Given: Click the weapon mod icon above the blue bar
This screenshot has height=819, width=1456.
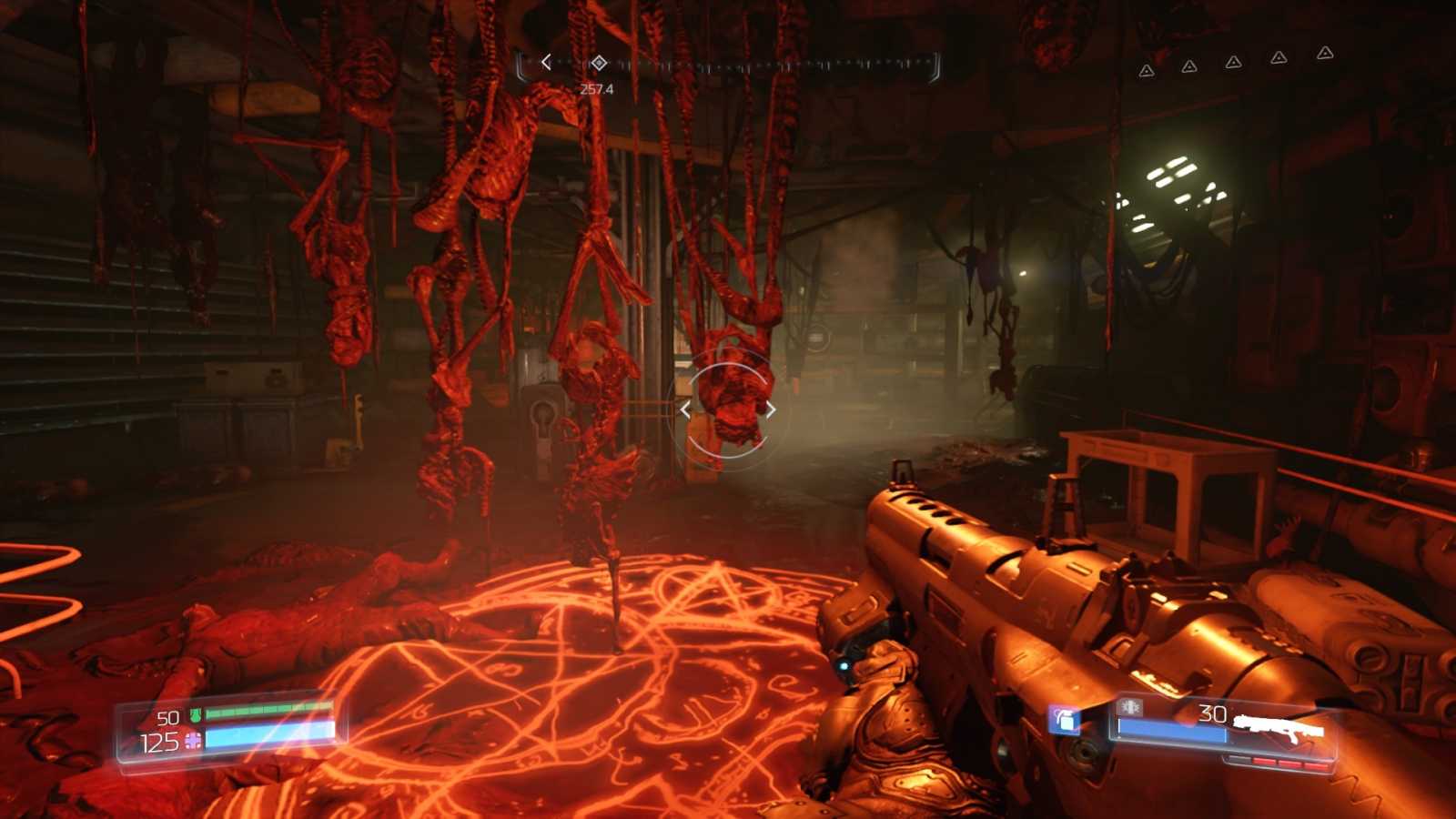Looking at the screenshot, I should [x=1130, y=707].
